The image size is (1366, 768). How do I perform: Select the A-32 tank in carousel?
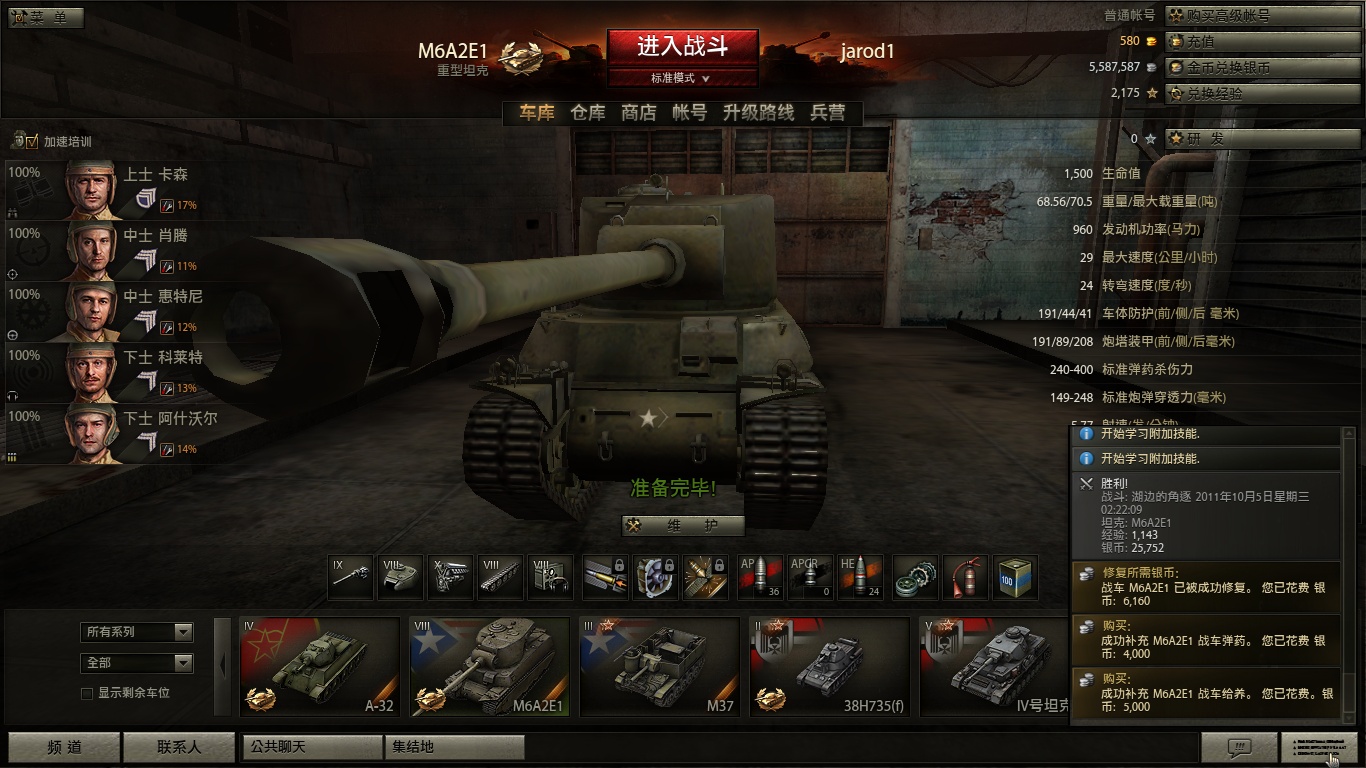pyautogui.click(x=320, y=667)
